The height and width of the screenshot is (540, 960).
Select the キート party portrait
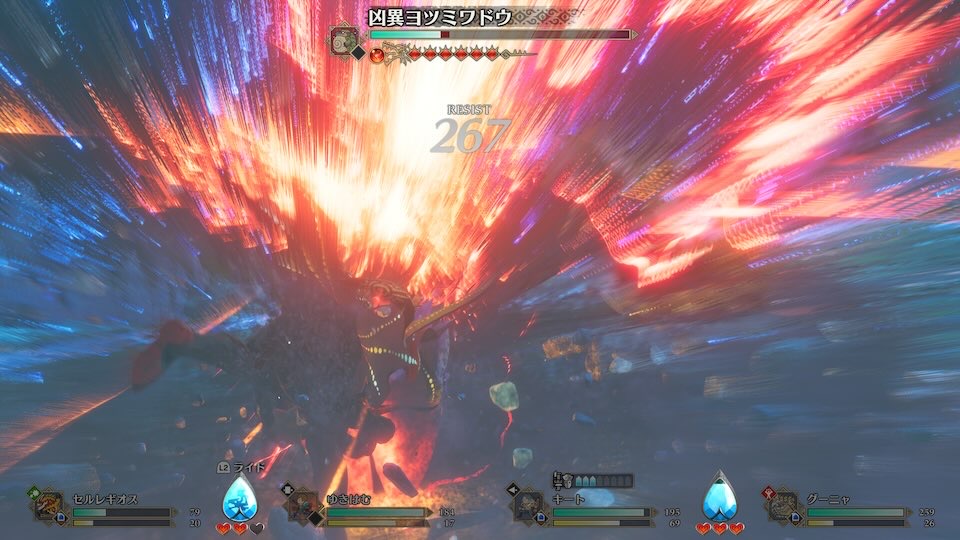pyautogui.click(x=527, y=506)
